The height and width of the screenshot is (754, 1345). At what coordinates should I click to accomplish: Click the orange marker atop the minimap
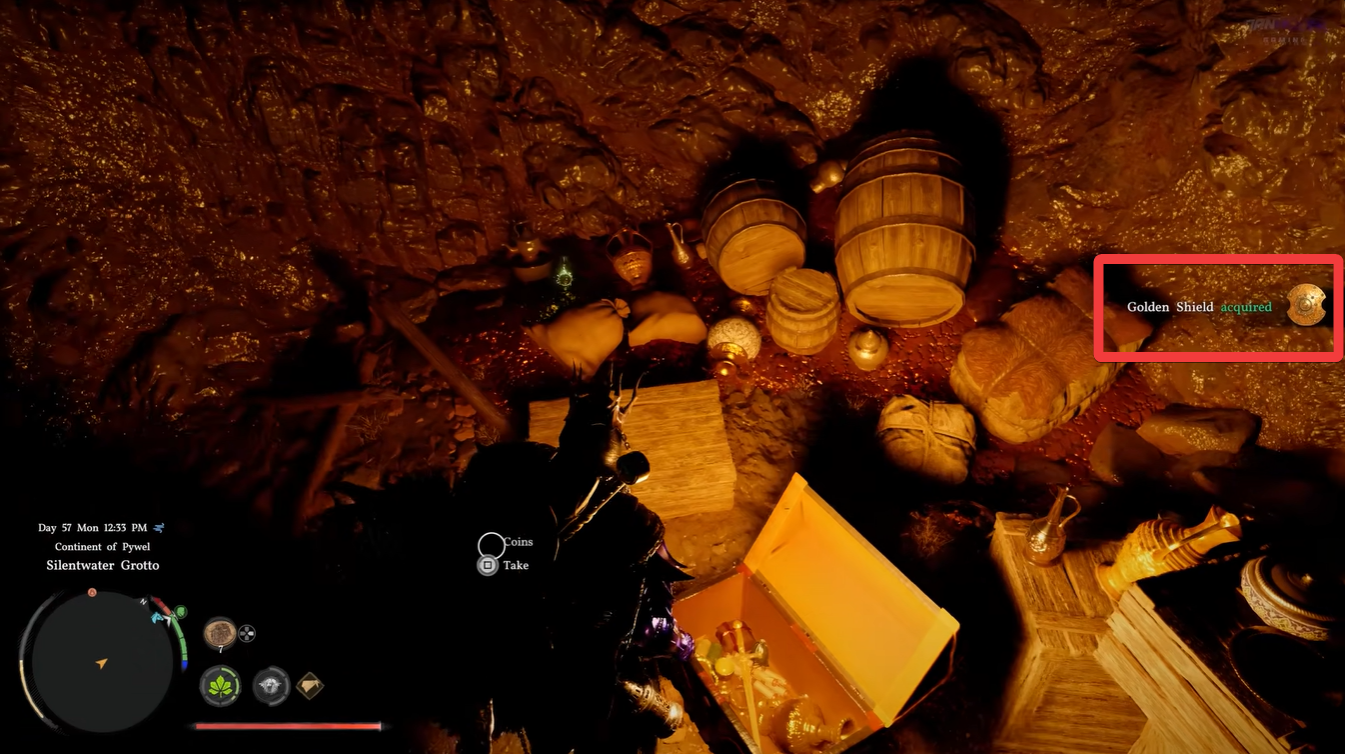pyautogui.click(x=92, y=593)
